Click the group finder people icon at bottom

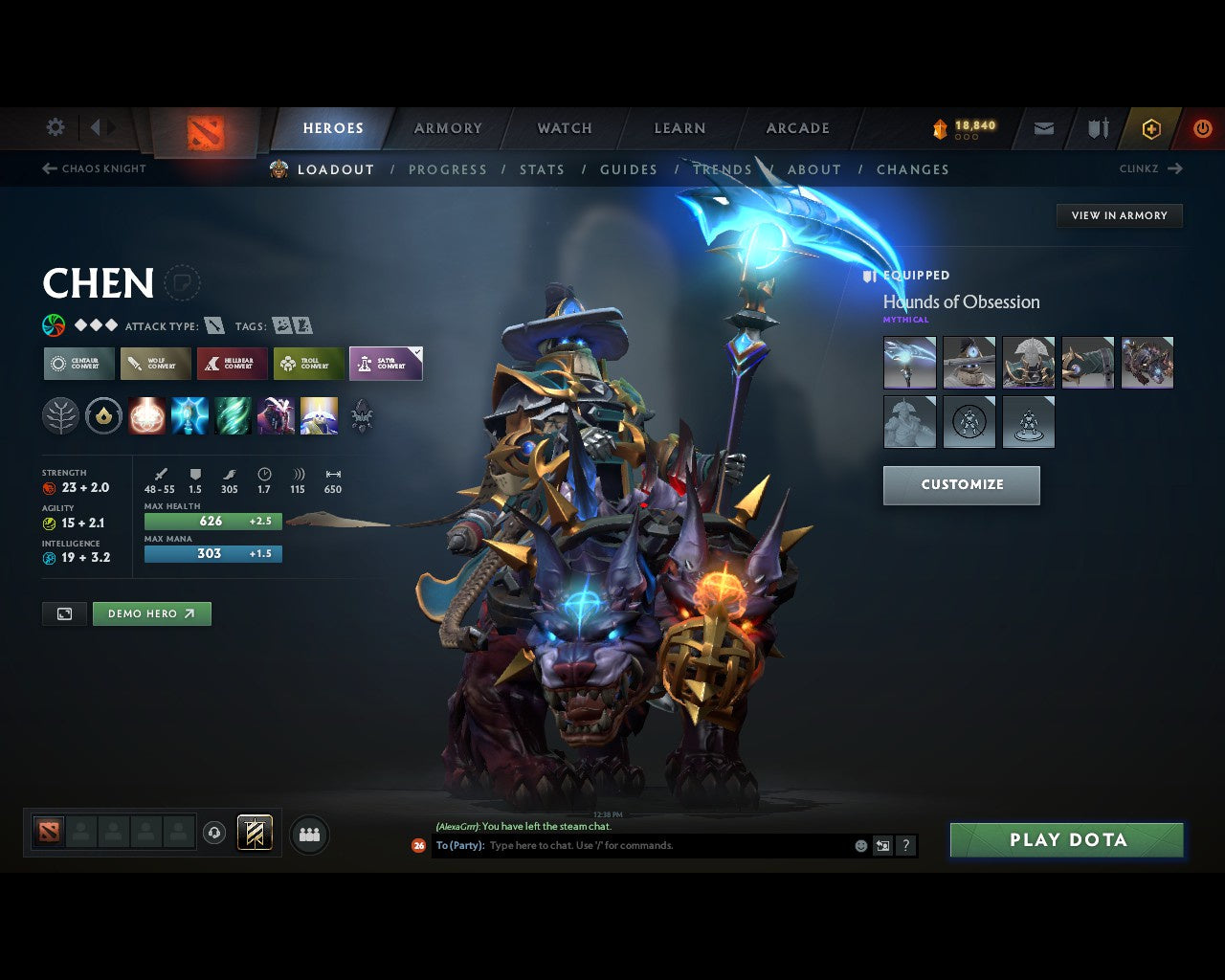click(306, 833)
